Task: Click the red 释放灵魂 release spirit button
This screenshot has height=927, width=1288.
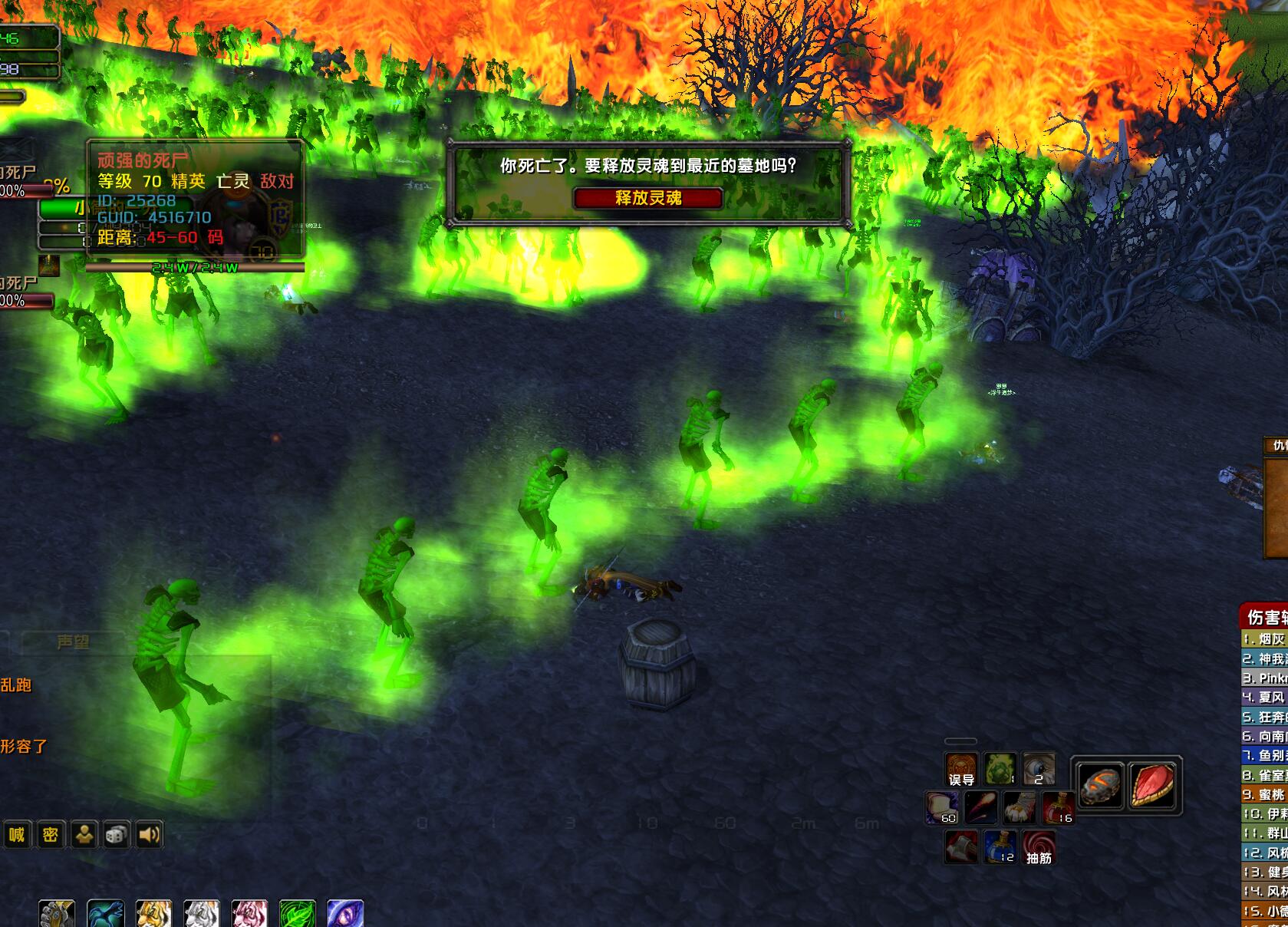Action: pos(647,198)
